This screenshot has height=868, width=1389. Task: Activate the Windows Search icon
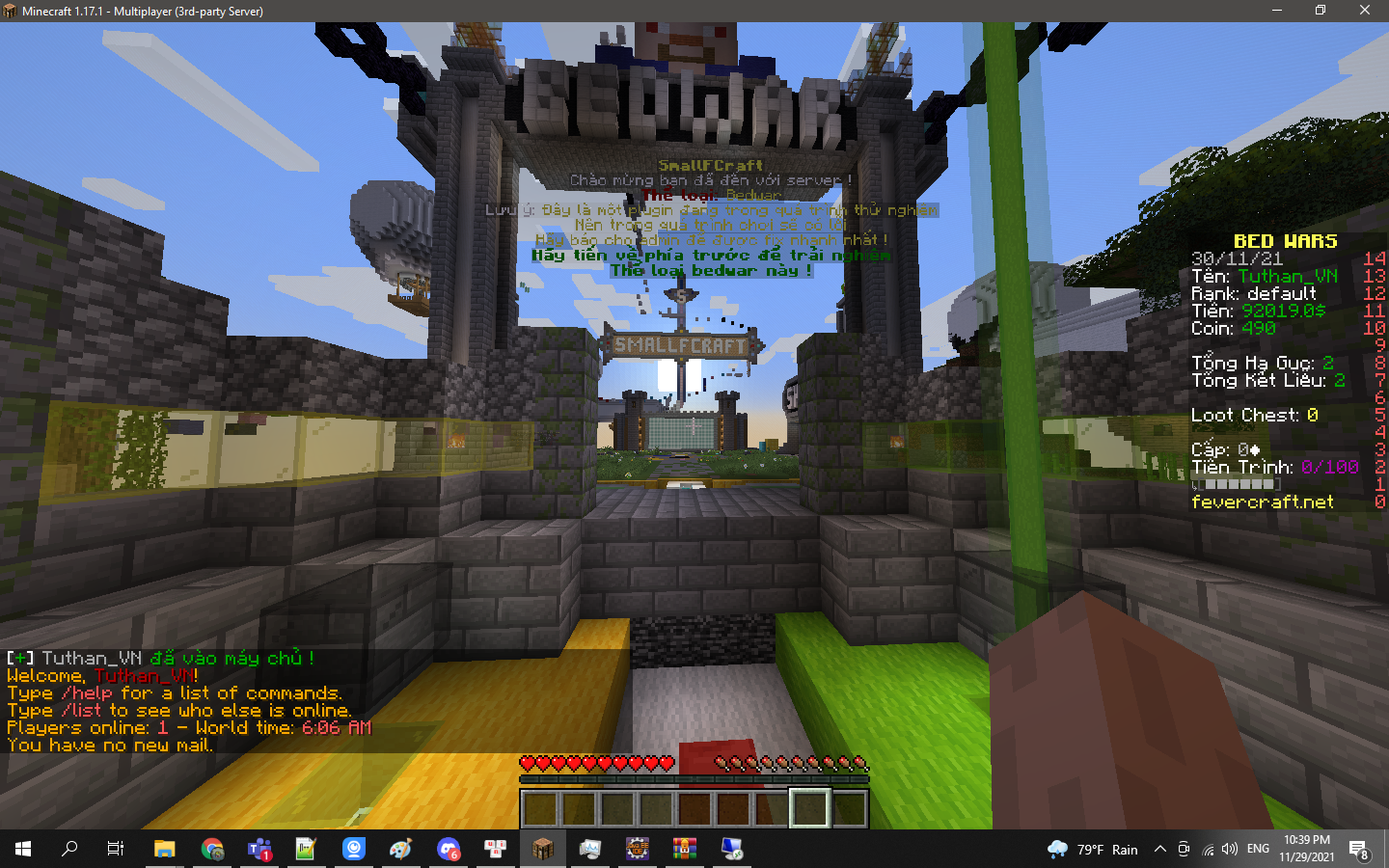pos(68,850)
